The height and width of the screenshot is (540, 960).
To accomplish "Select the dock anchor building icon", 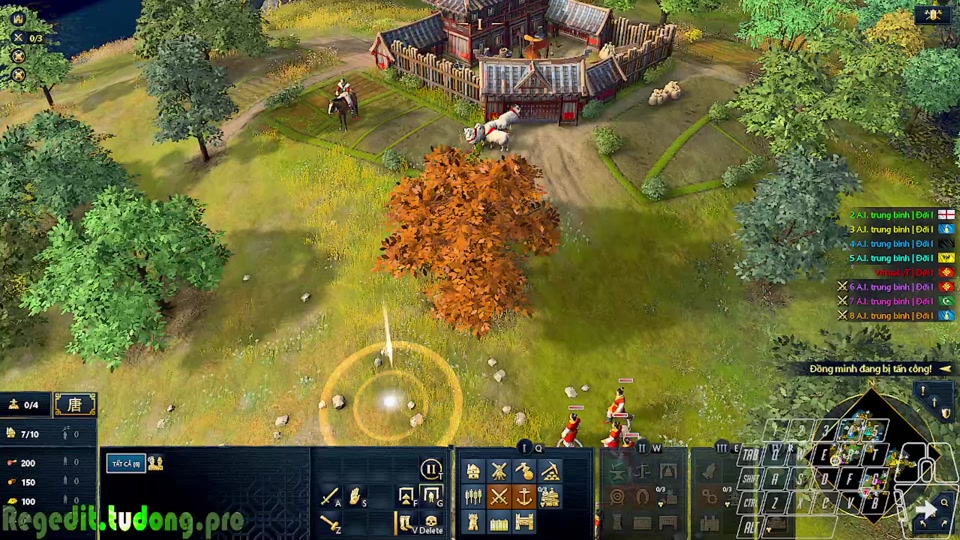I will coord(525,496).
